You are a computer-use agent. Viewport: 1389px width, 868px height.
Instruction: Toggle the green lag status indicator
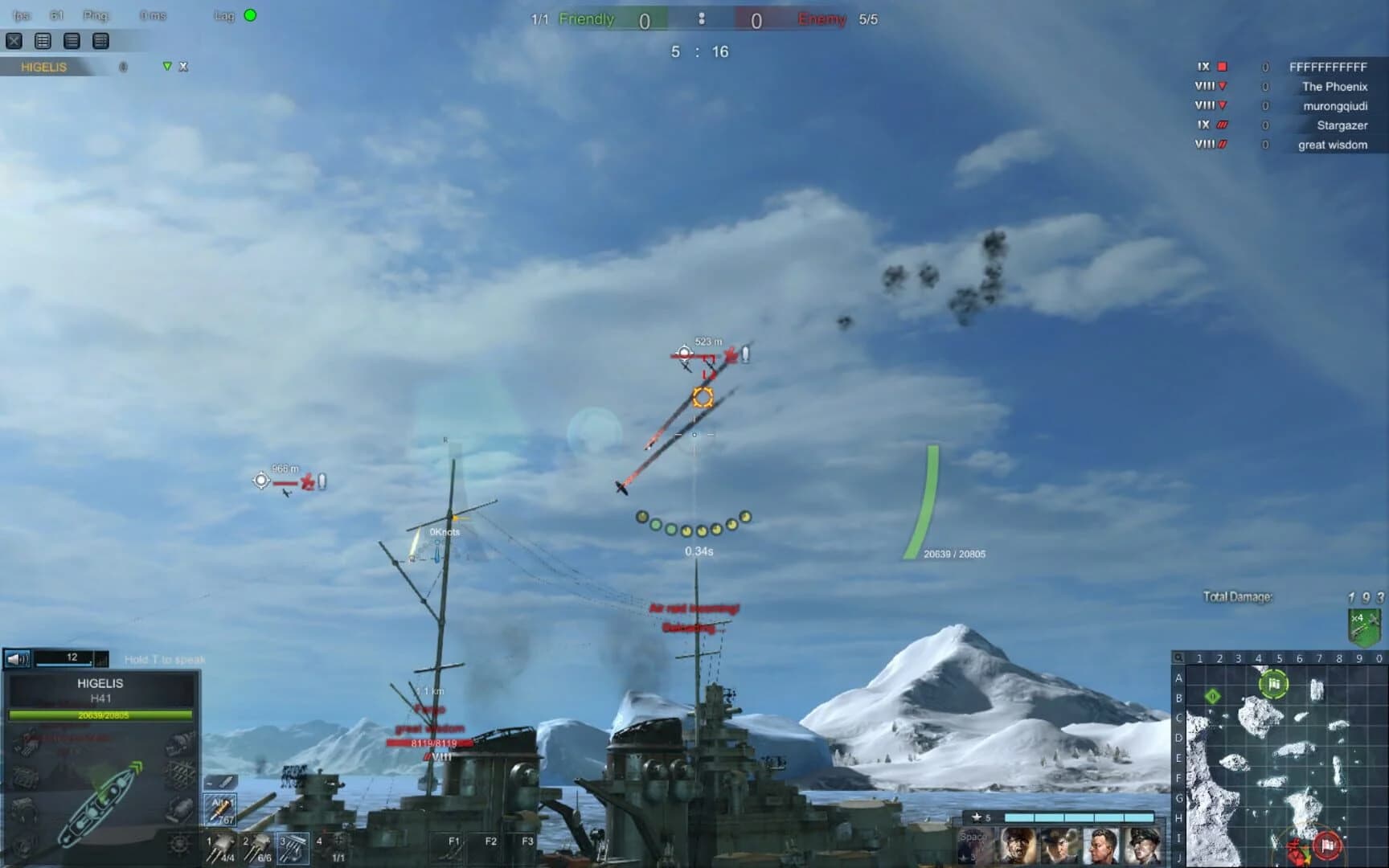pos(251,15)
